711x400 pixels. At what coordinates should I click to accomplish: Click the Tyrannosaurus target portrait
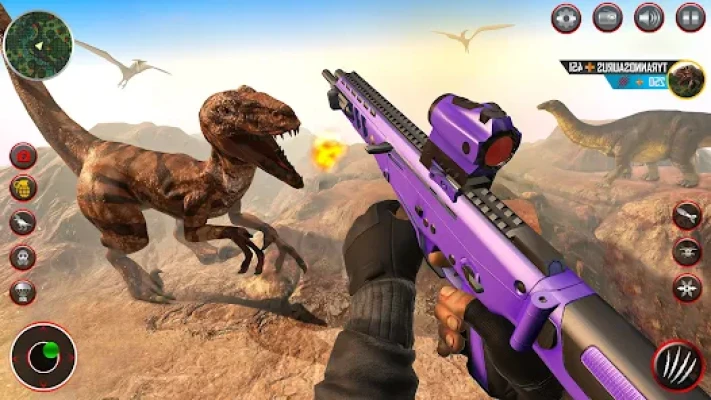pyautogui.click(x=687, y=79)
